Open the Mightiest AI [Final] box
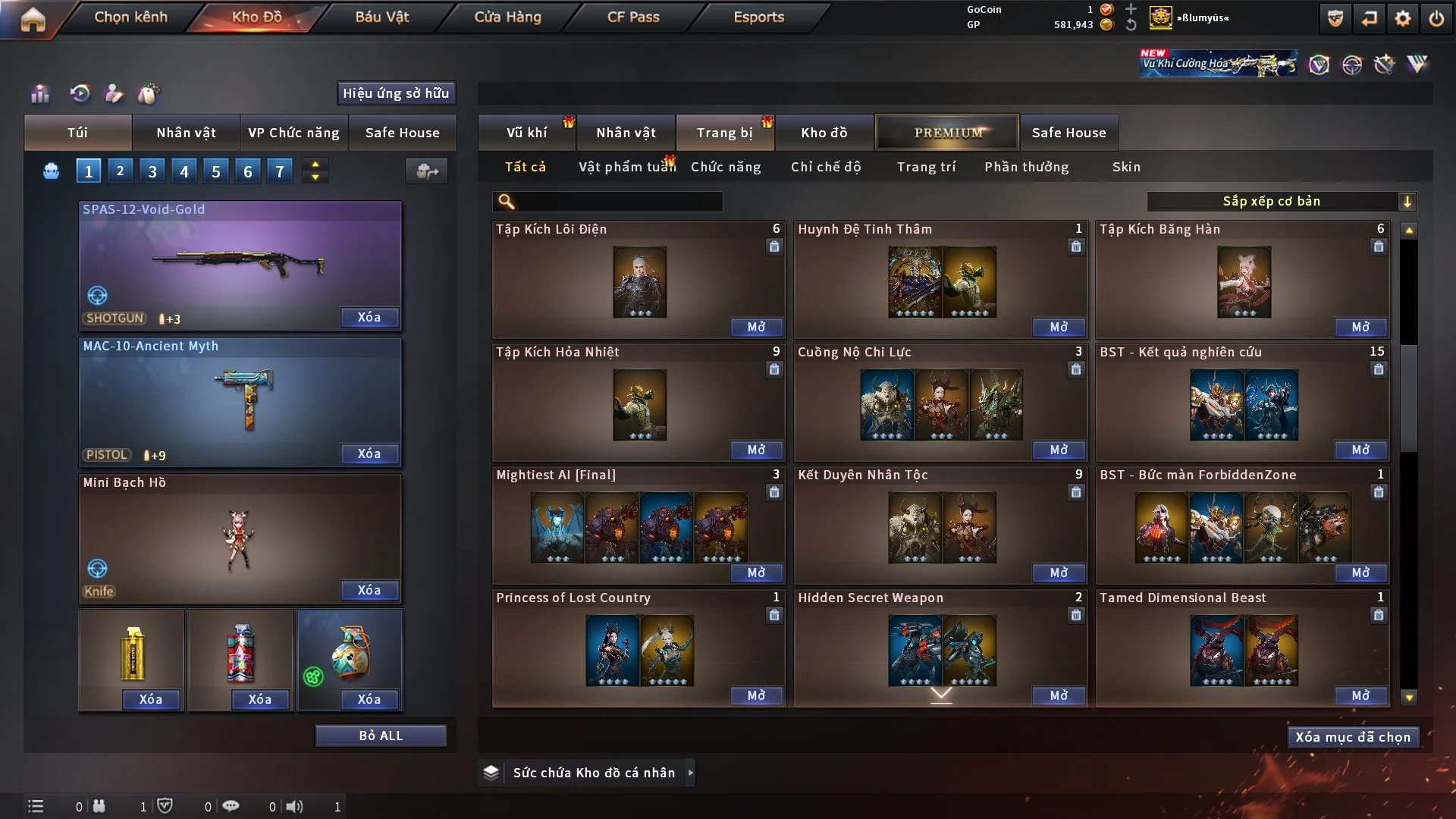 point(756,573)
